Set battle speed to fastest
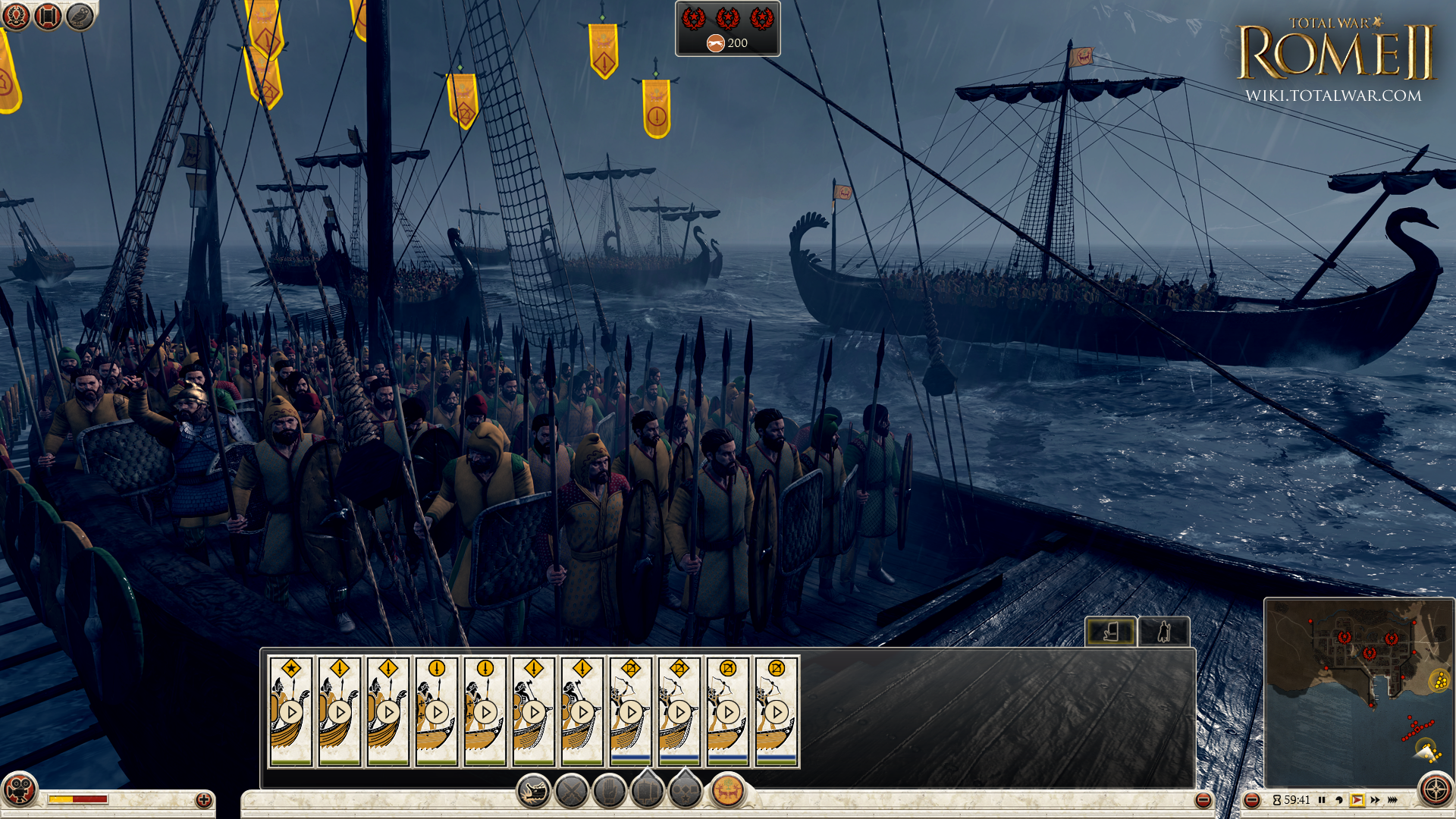Viewport: 1456px width, 819px height. click(1392, 800)
